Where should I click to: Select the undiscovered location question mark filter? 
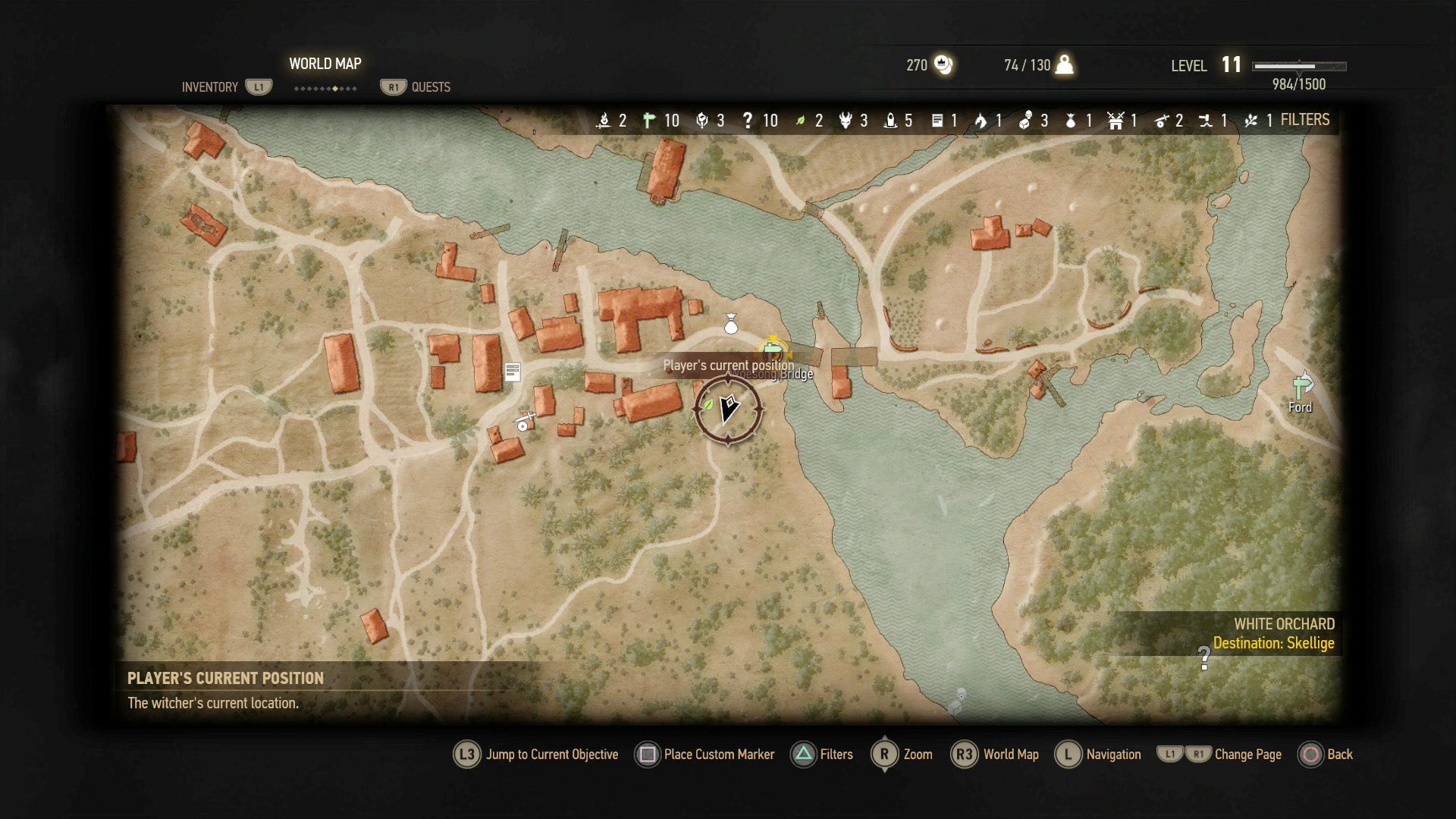click(748, 120)
